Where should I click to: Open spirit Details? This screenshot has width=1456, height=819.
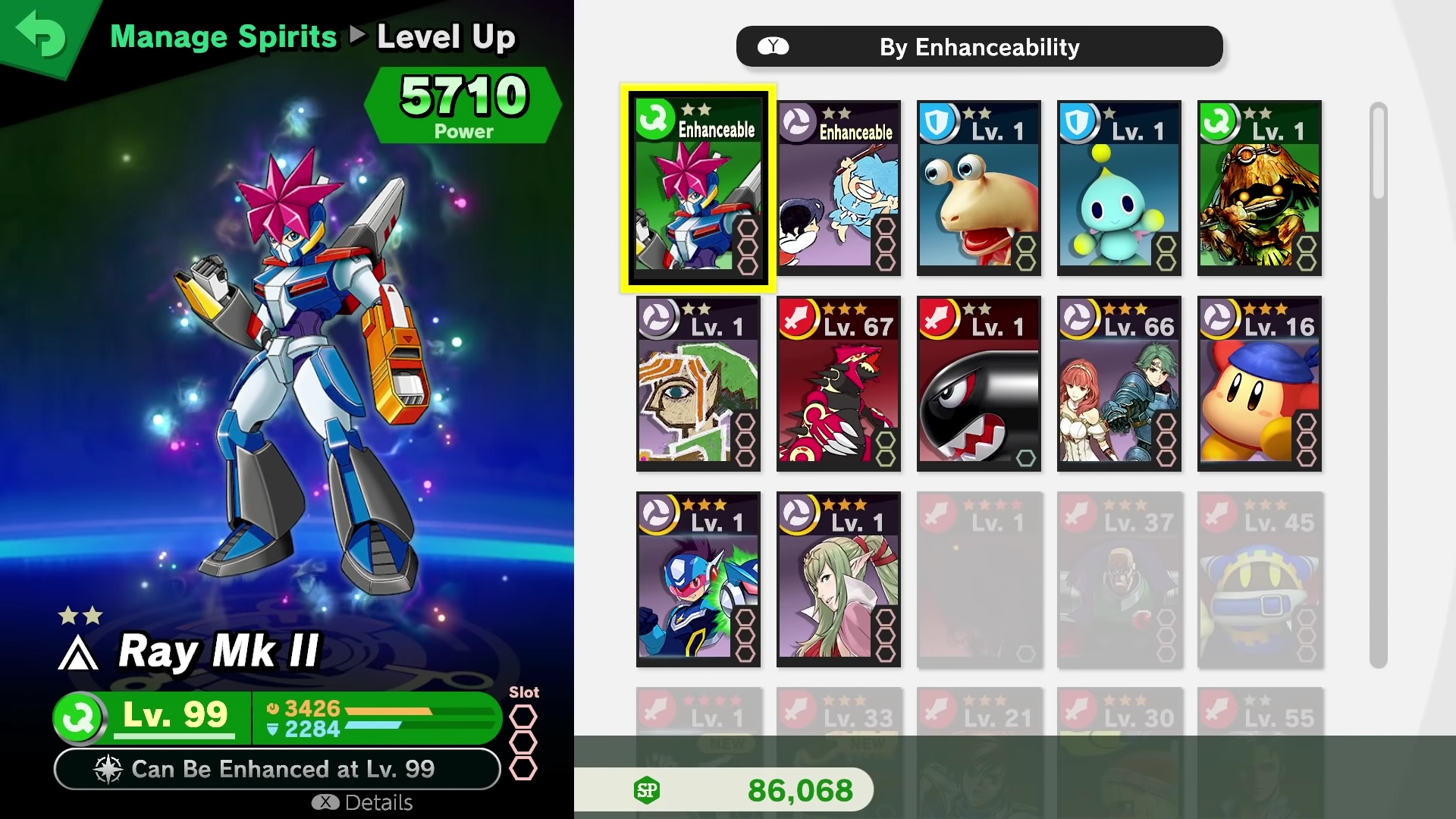tap(363, 802)
